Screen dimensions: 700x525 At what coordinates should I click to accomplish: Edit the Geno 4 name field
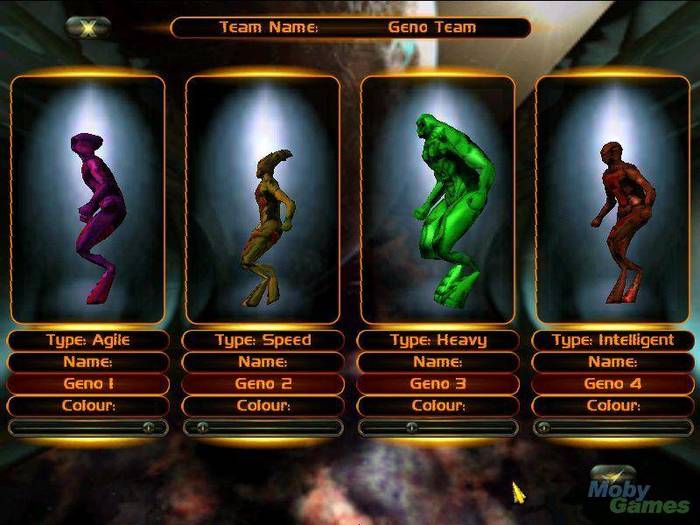613,383
